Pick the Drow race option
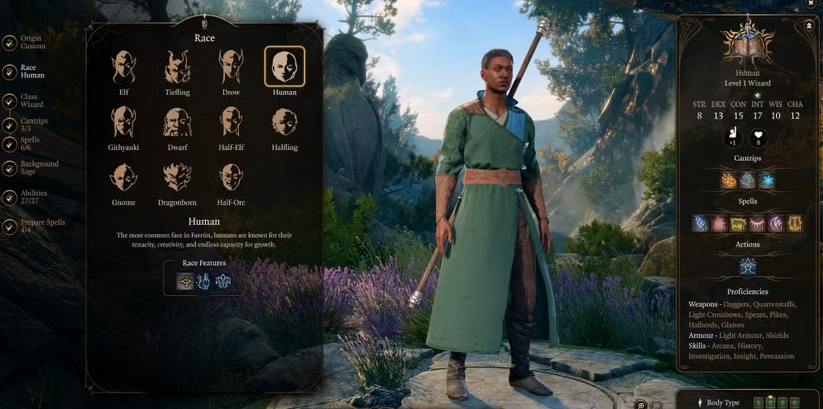This screenshot has width=823, height=409. tap(231, 68)
